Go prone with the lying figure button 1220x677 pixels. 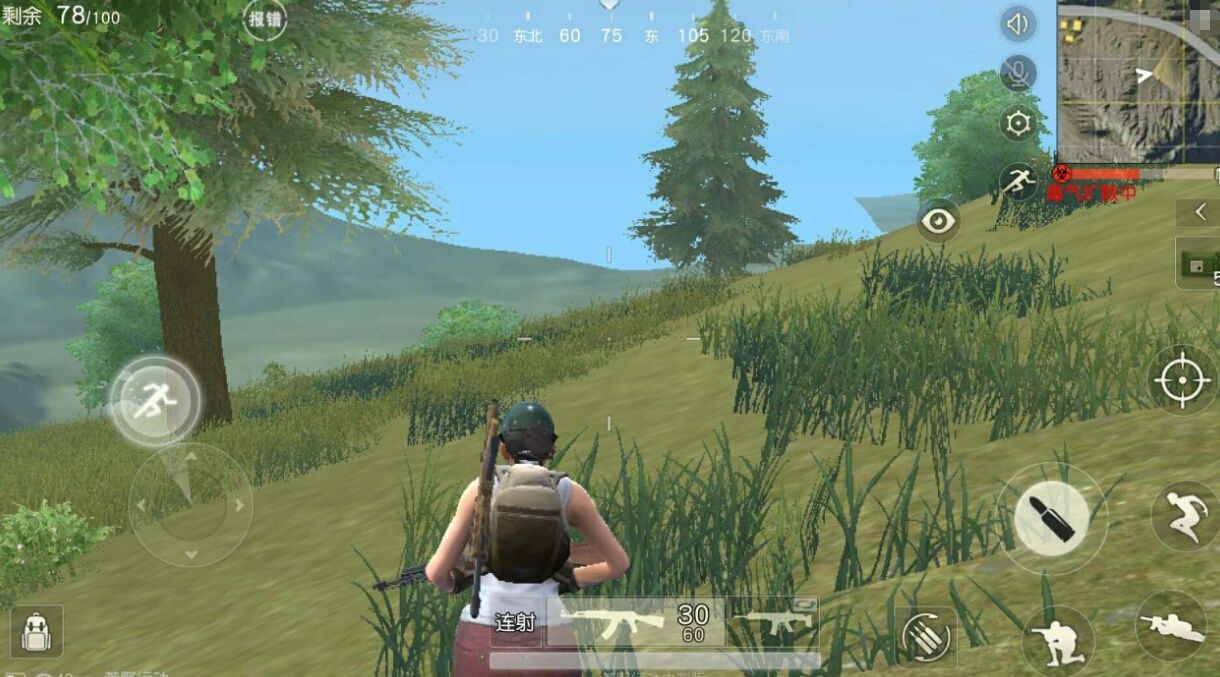[1171, 627]
